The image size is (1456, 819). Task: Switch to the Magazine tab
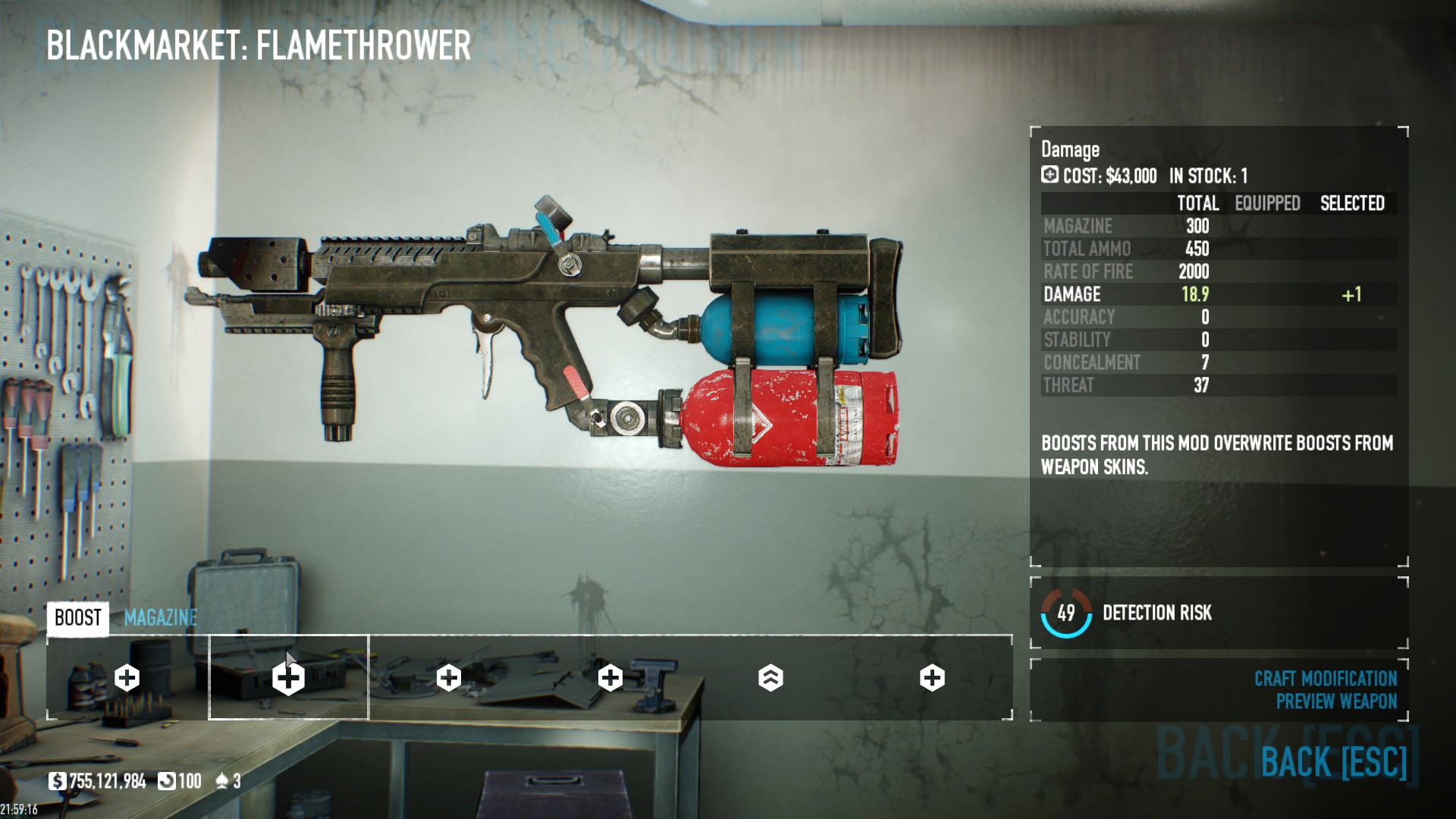click(x=160, y=618)
